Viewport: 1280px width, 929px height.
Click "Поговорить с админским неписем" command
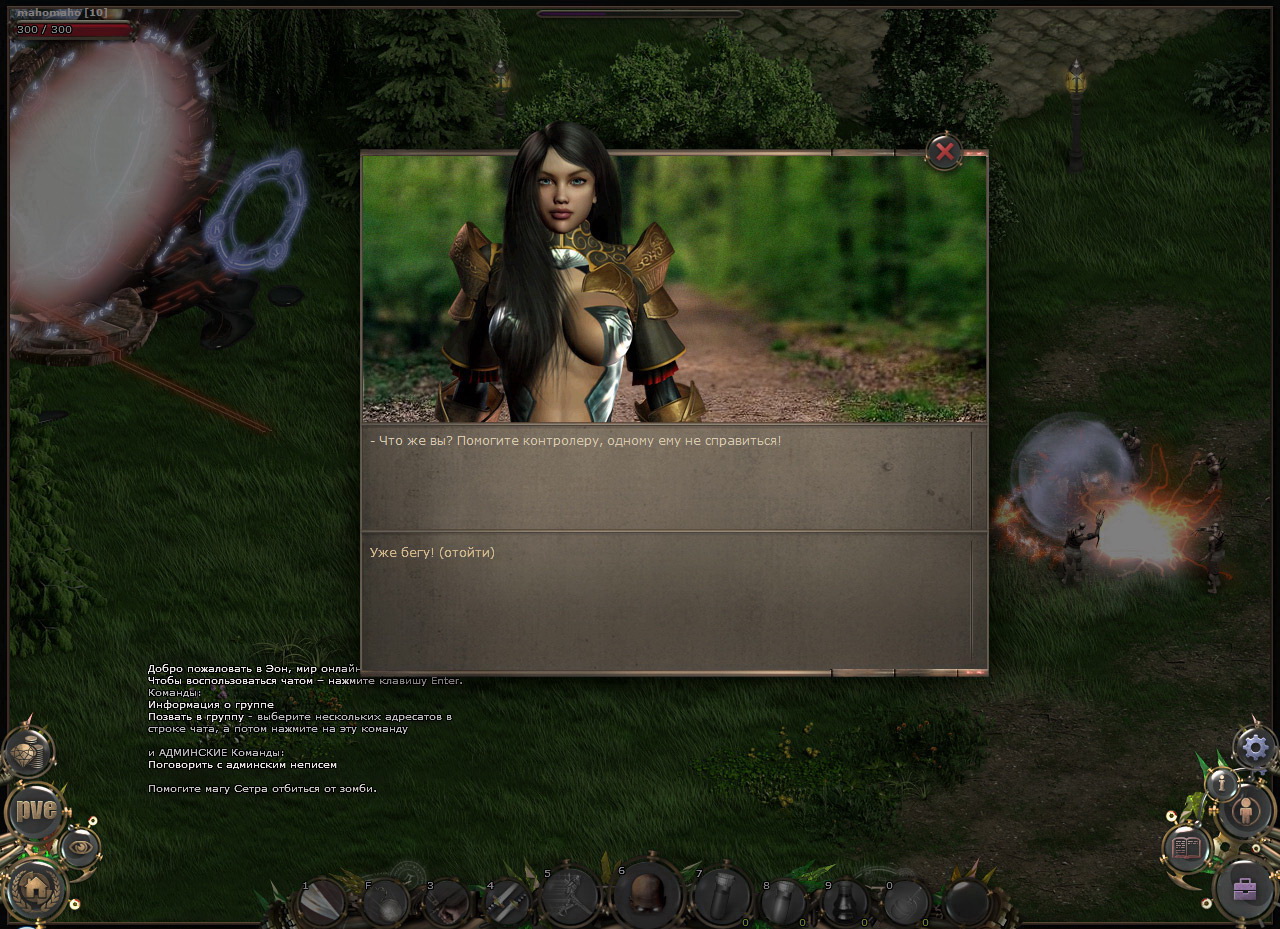tap(242, 765)
